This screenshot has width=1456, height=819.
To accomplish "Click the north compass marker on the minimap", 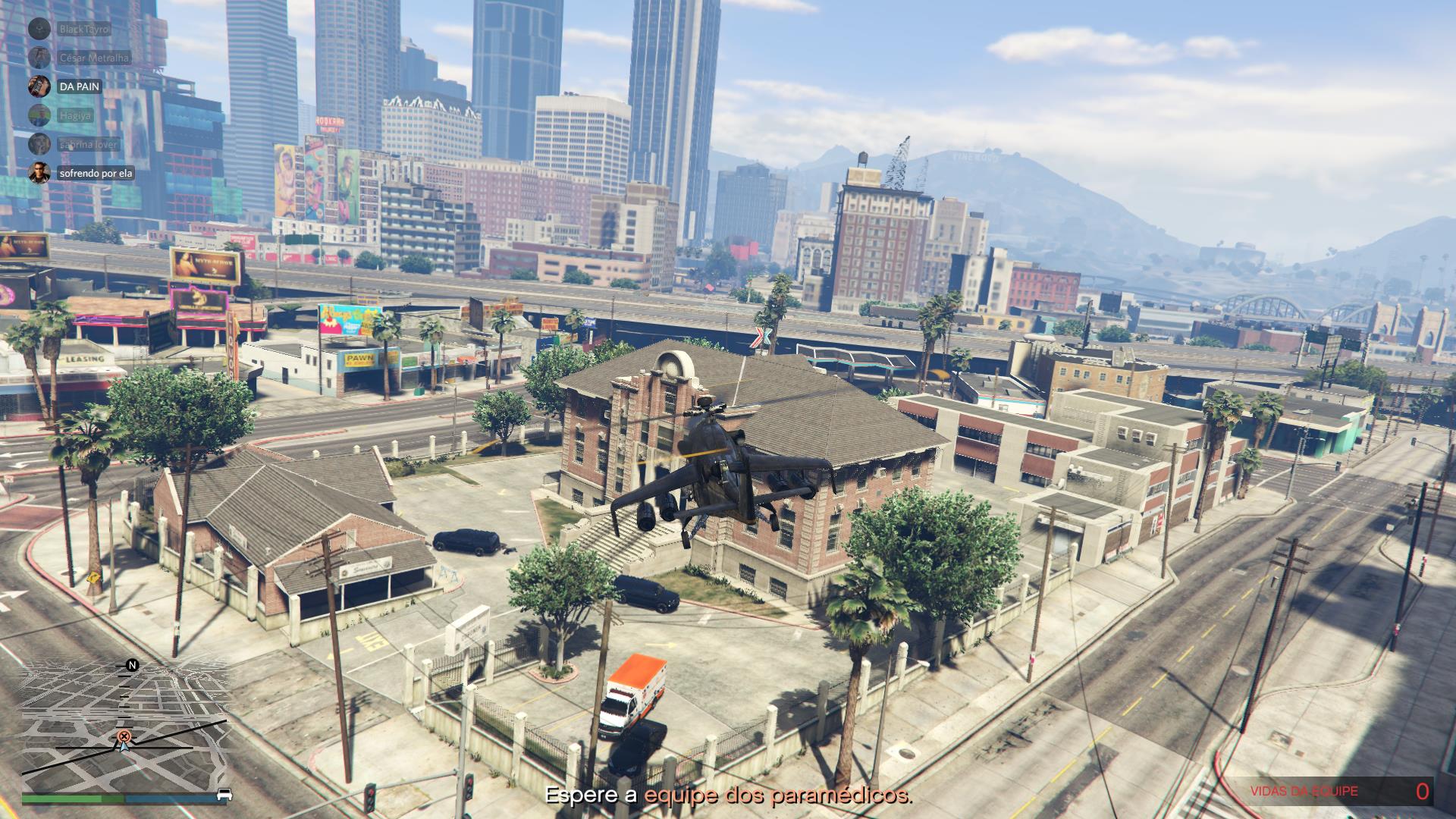I will point(132,666).
